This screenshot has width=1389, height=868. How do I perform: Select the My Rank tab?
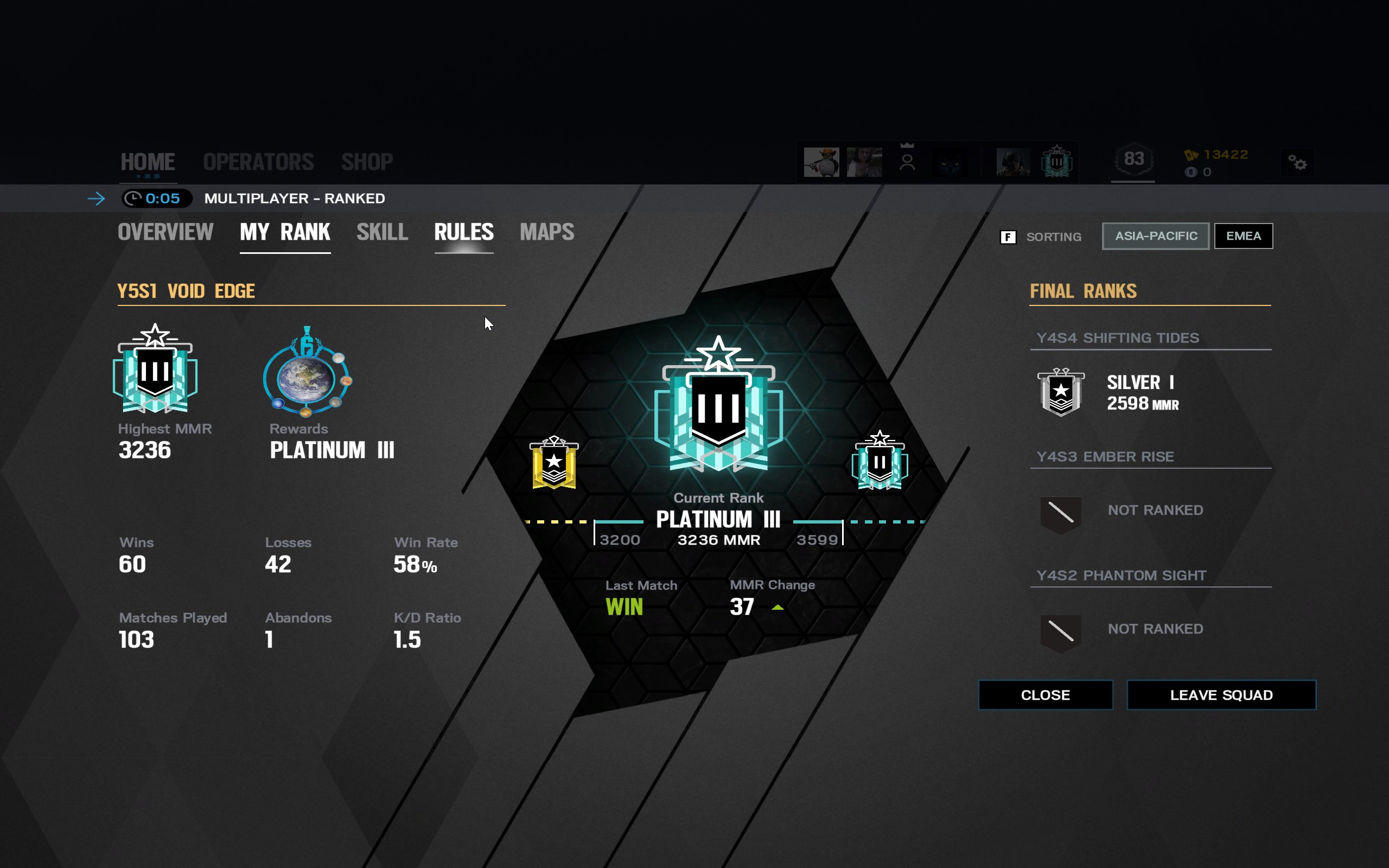285,233
